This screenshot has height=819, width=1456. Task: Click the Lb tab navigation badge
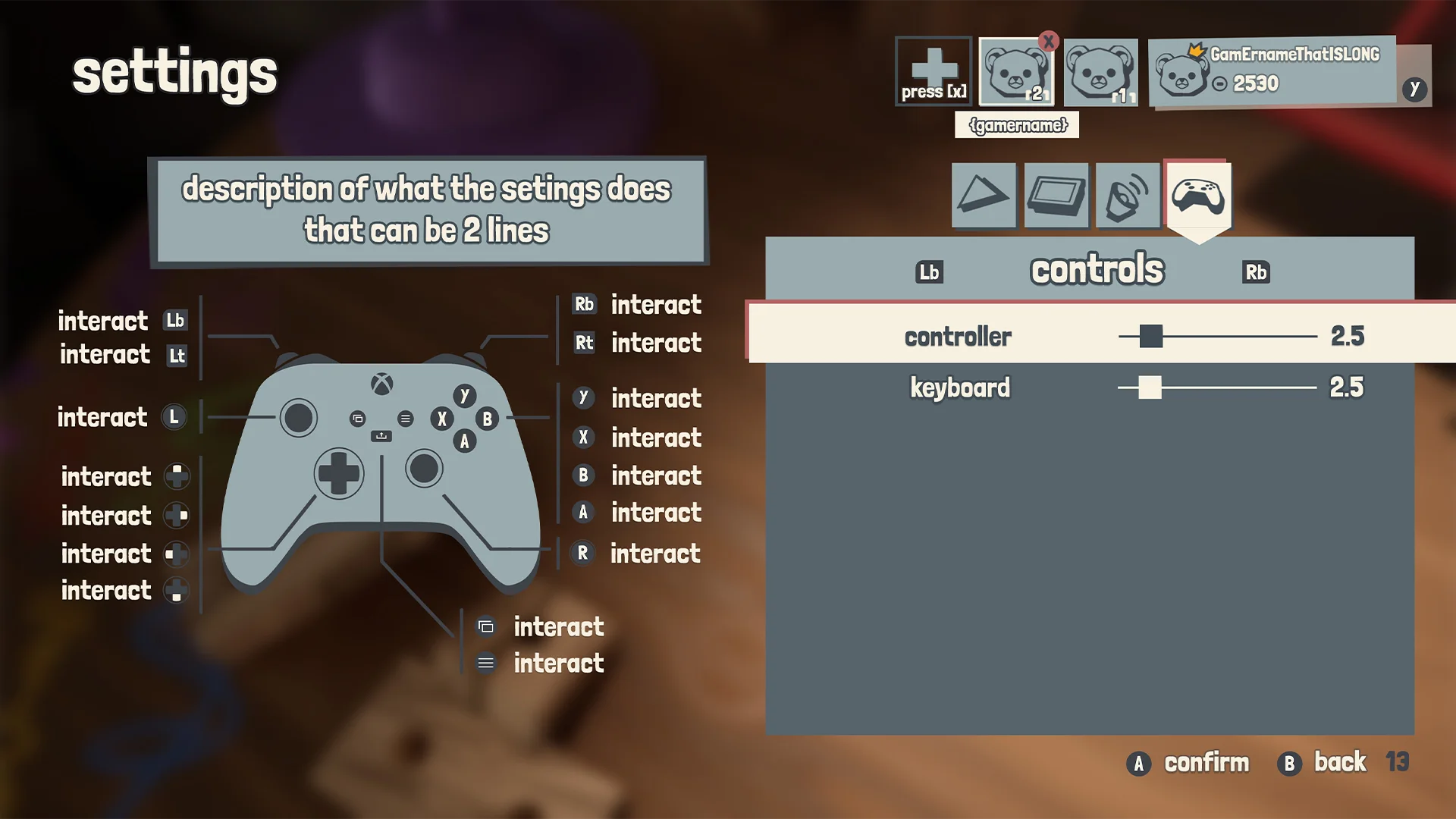click(930, 271)
